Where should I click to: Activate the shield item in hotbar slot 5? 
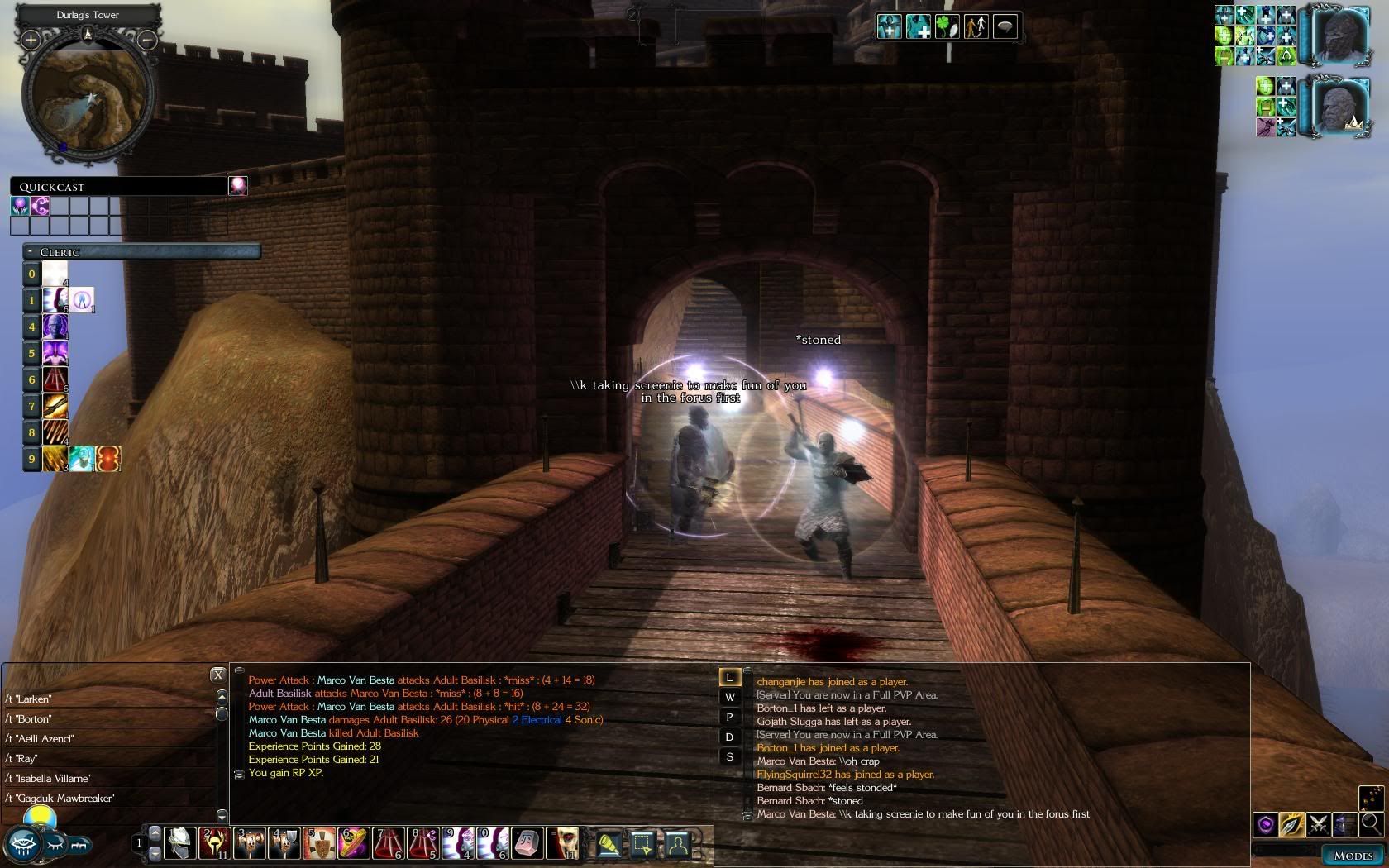click(319, 843)
